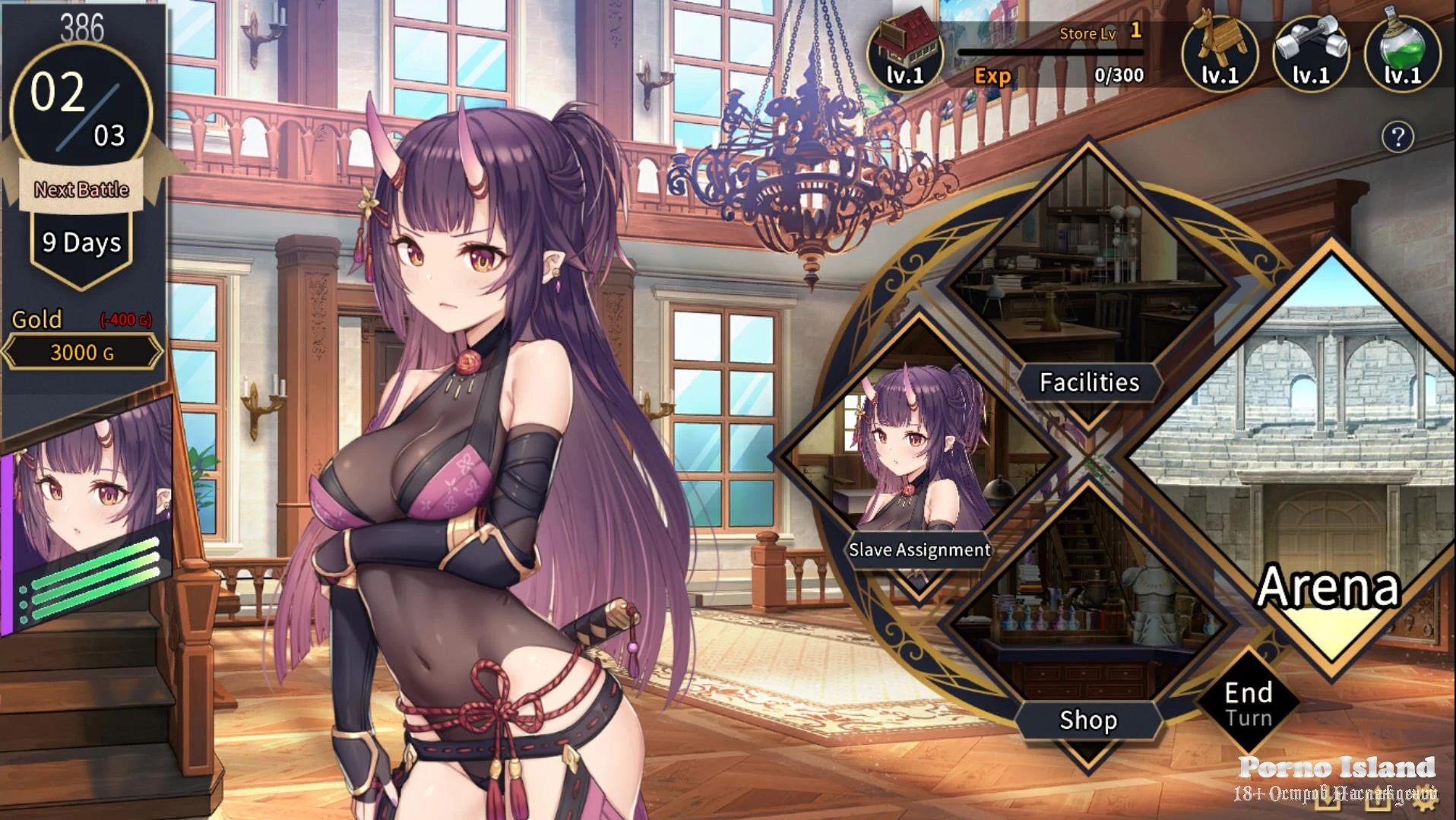
Task: Select the dumbbell training facility icon
Action: (x=1311, y=53)
